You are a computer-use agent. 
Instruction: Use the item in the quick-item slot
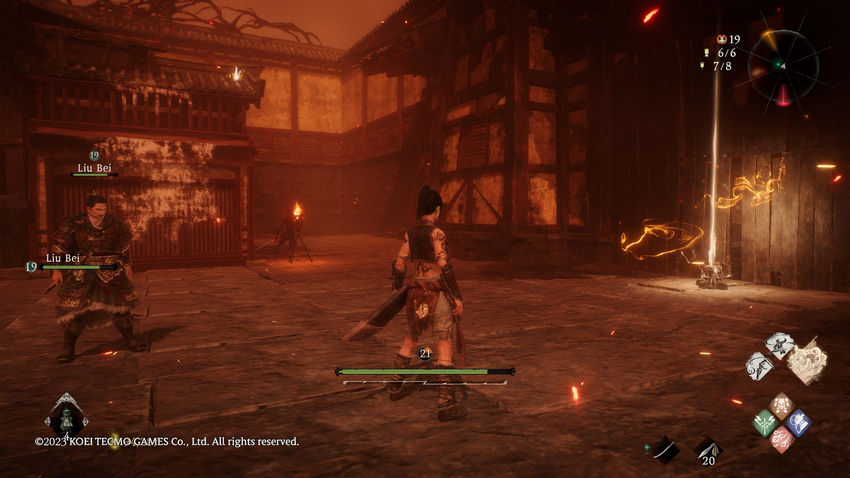pyautogui.click(x=66, y=414)
